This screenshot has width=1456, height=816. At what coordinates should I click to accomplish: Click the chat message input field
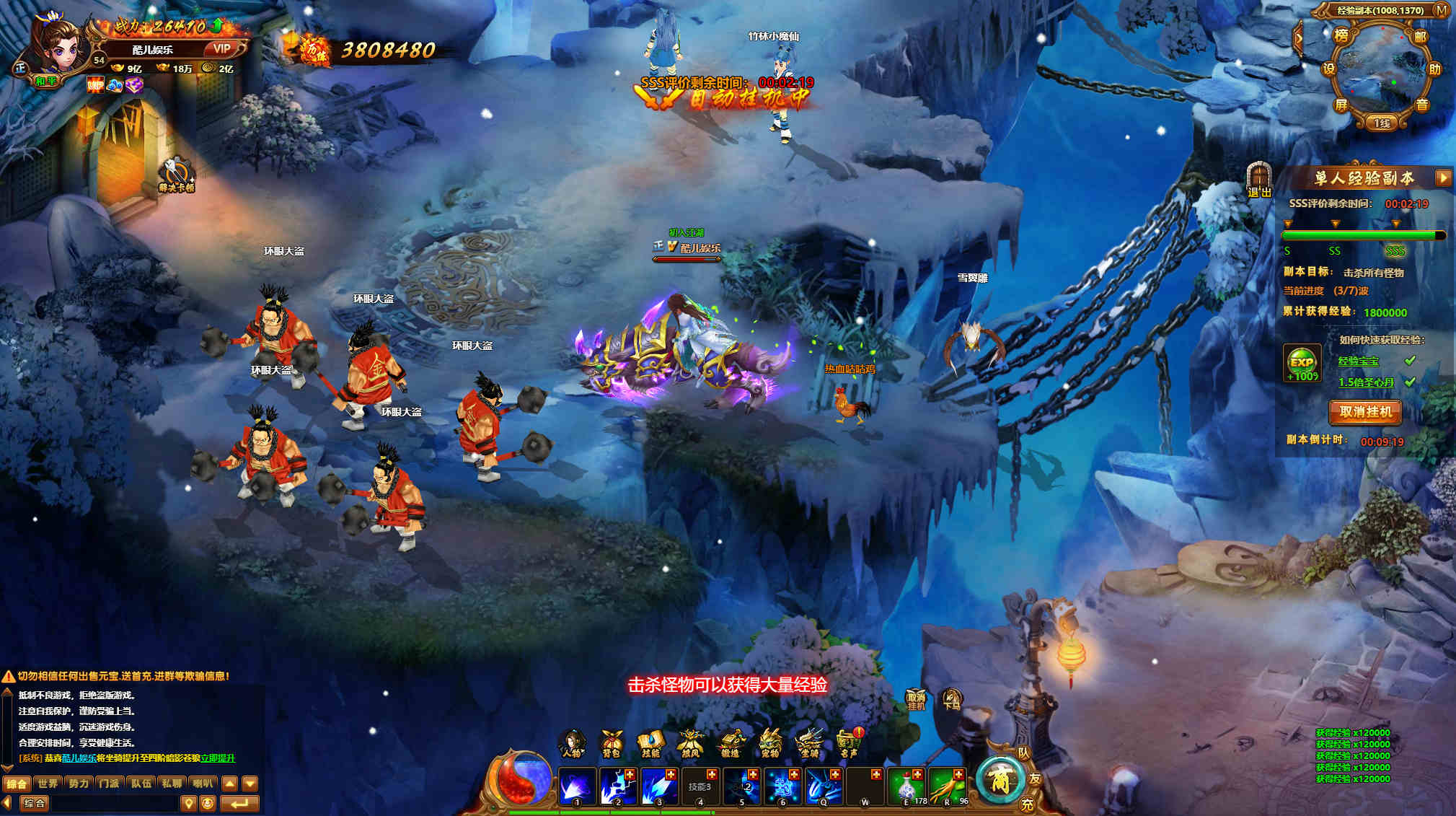(115, 803)
